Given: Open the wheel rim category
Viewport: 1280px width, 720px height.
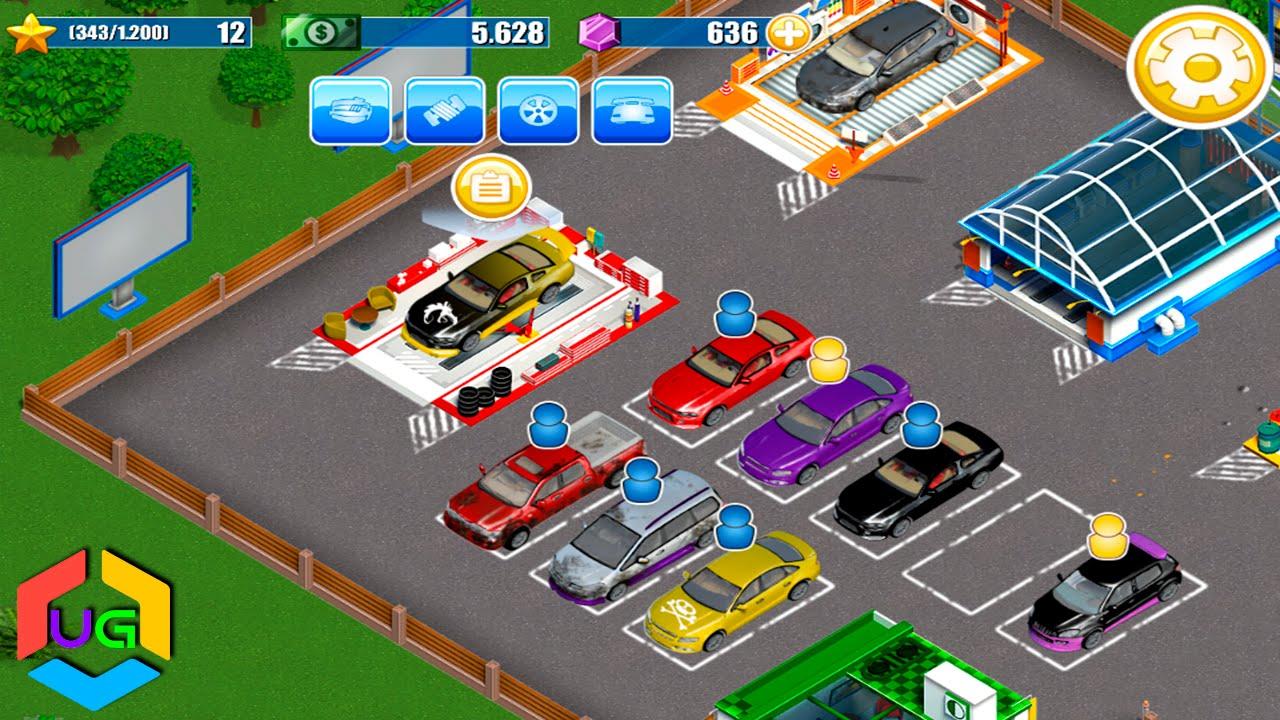Looking at the screenshot, I should click(x=538, y=110).
